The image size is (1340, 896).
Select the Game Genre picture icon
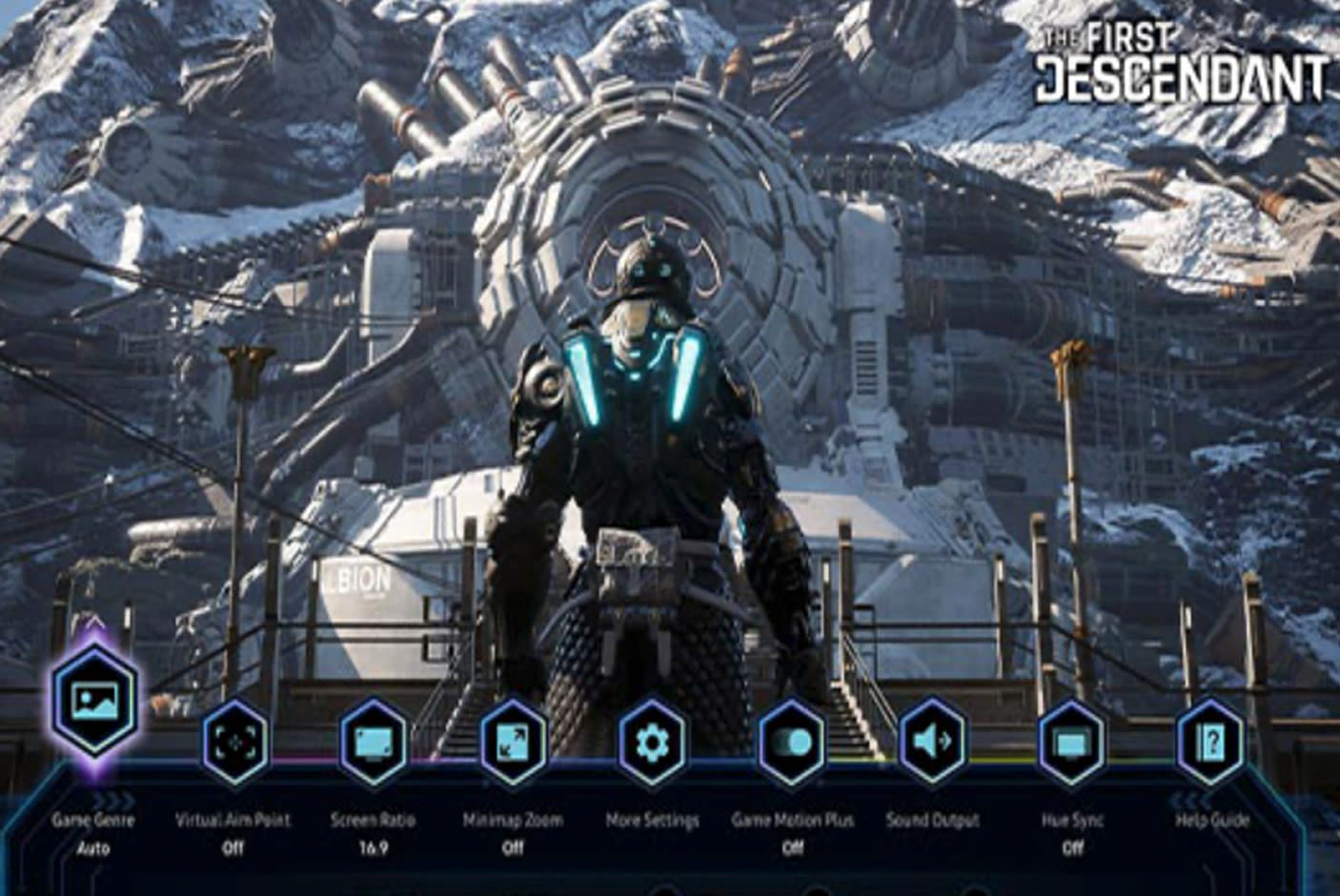[93, 699]
